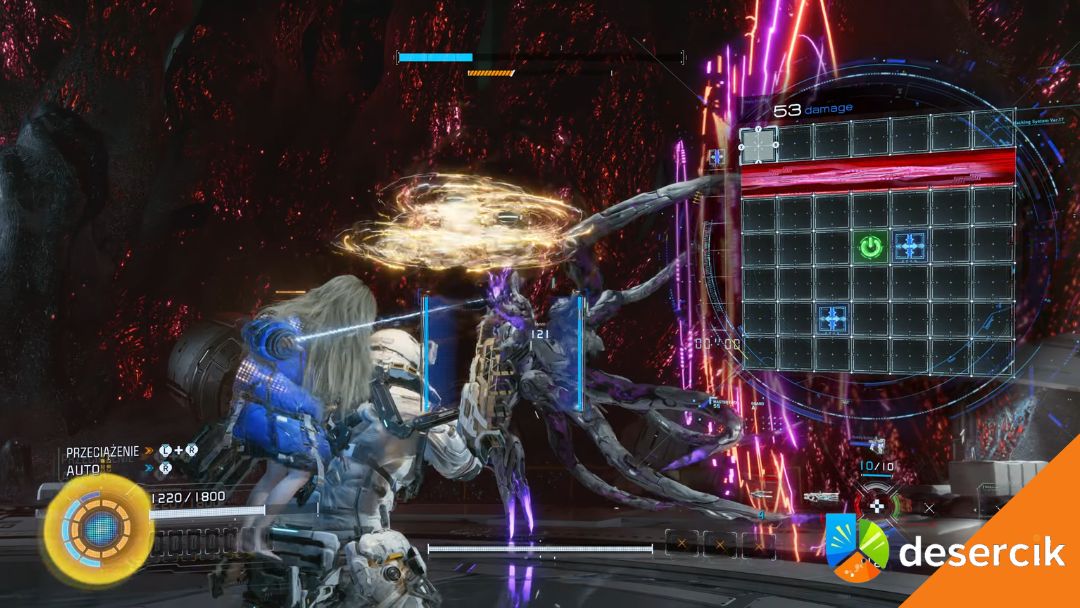Pick the blue node in the lower grid row
Viewport: 1080px width, 608px height.
(x=833, y=318)
